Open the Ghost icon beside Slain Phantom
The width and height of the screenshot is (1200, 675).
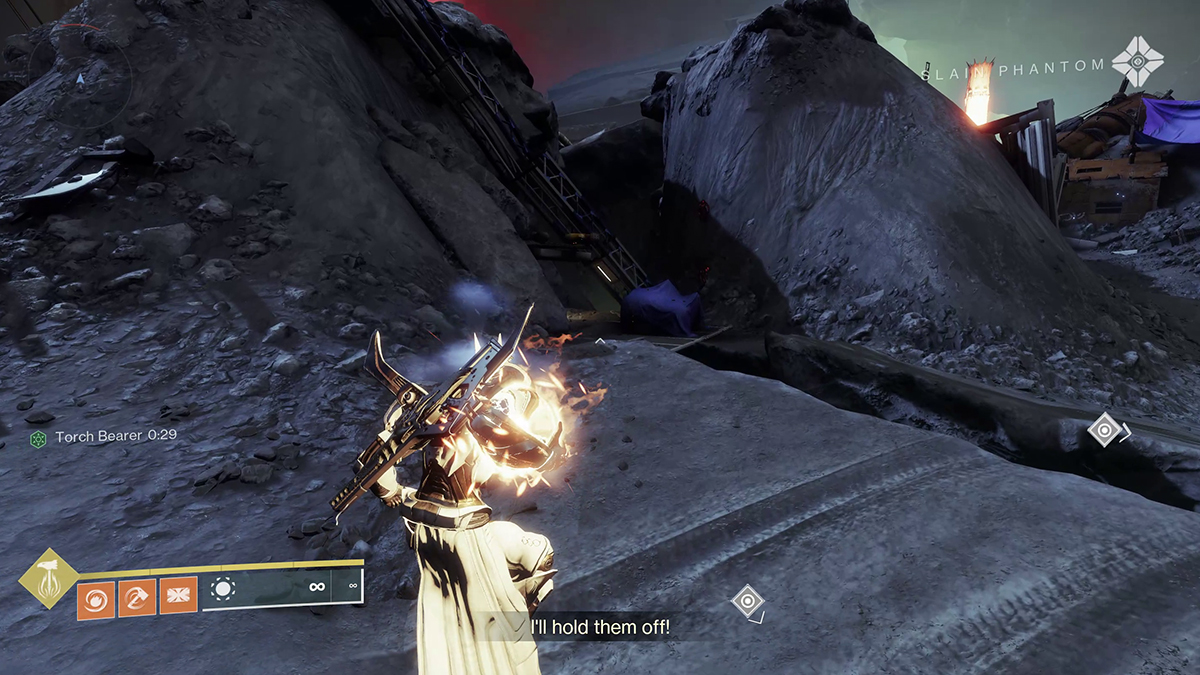pos(1138,62)
